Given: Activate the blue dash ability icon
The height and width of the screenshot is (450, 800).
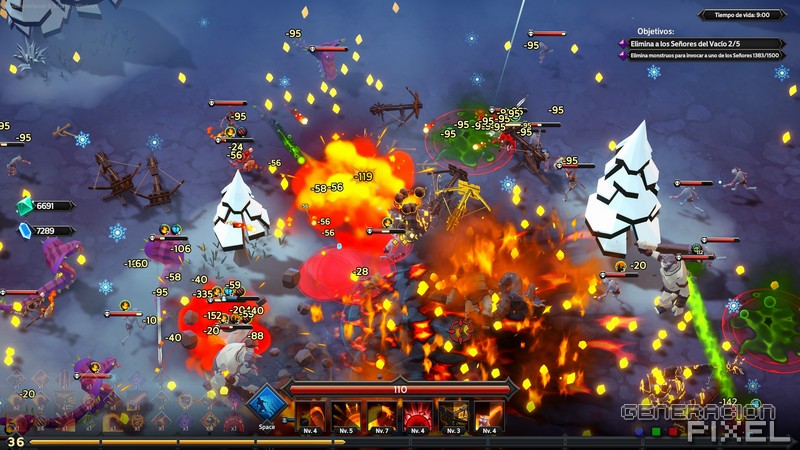Looking at the screenshot, I should click(x=266, y=404).
